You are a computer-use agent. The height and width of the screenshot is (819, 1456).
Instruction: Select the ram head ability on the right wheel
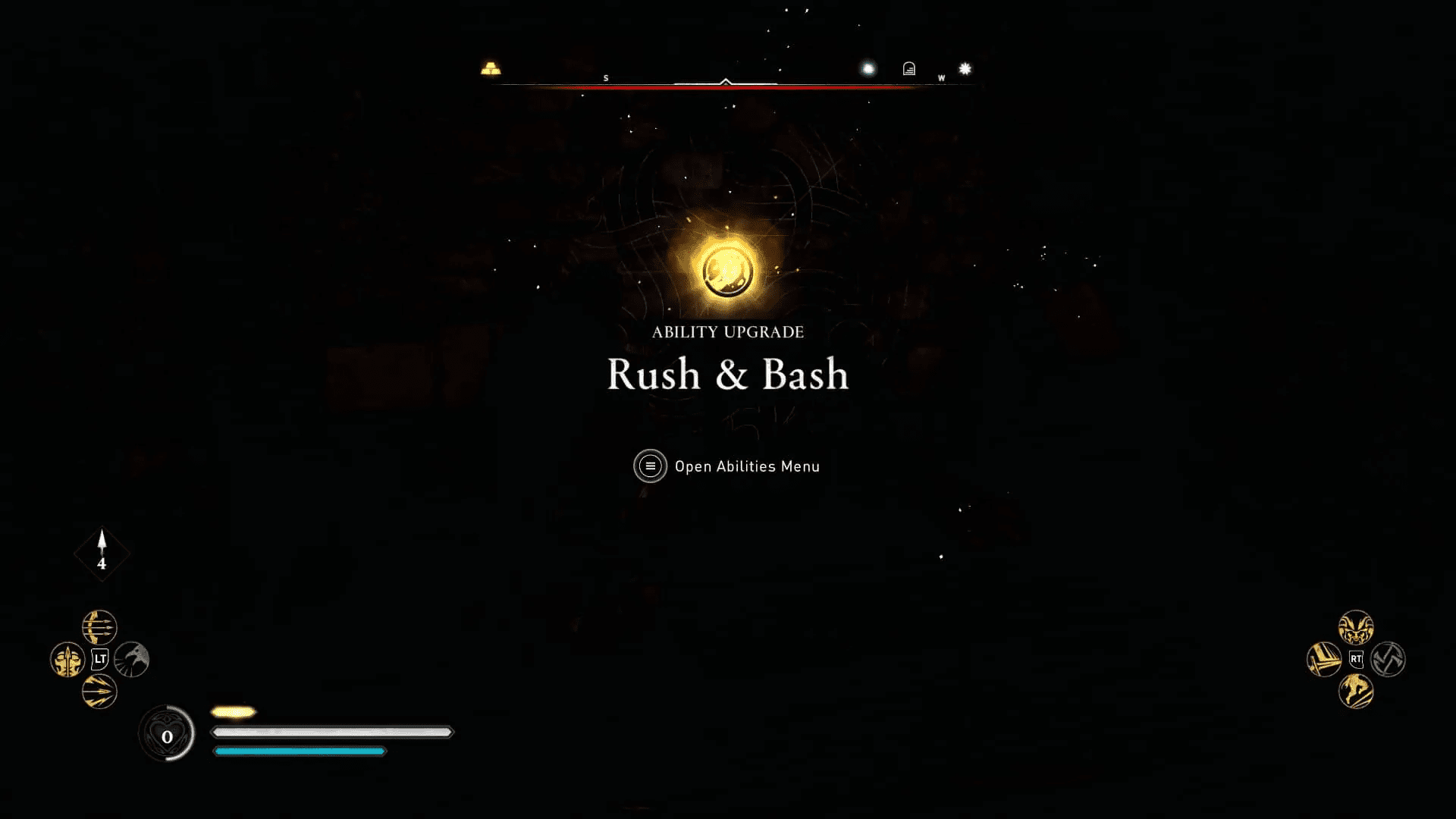[1356, 628]
